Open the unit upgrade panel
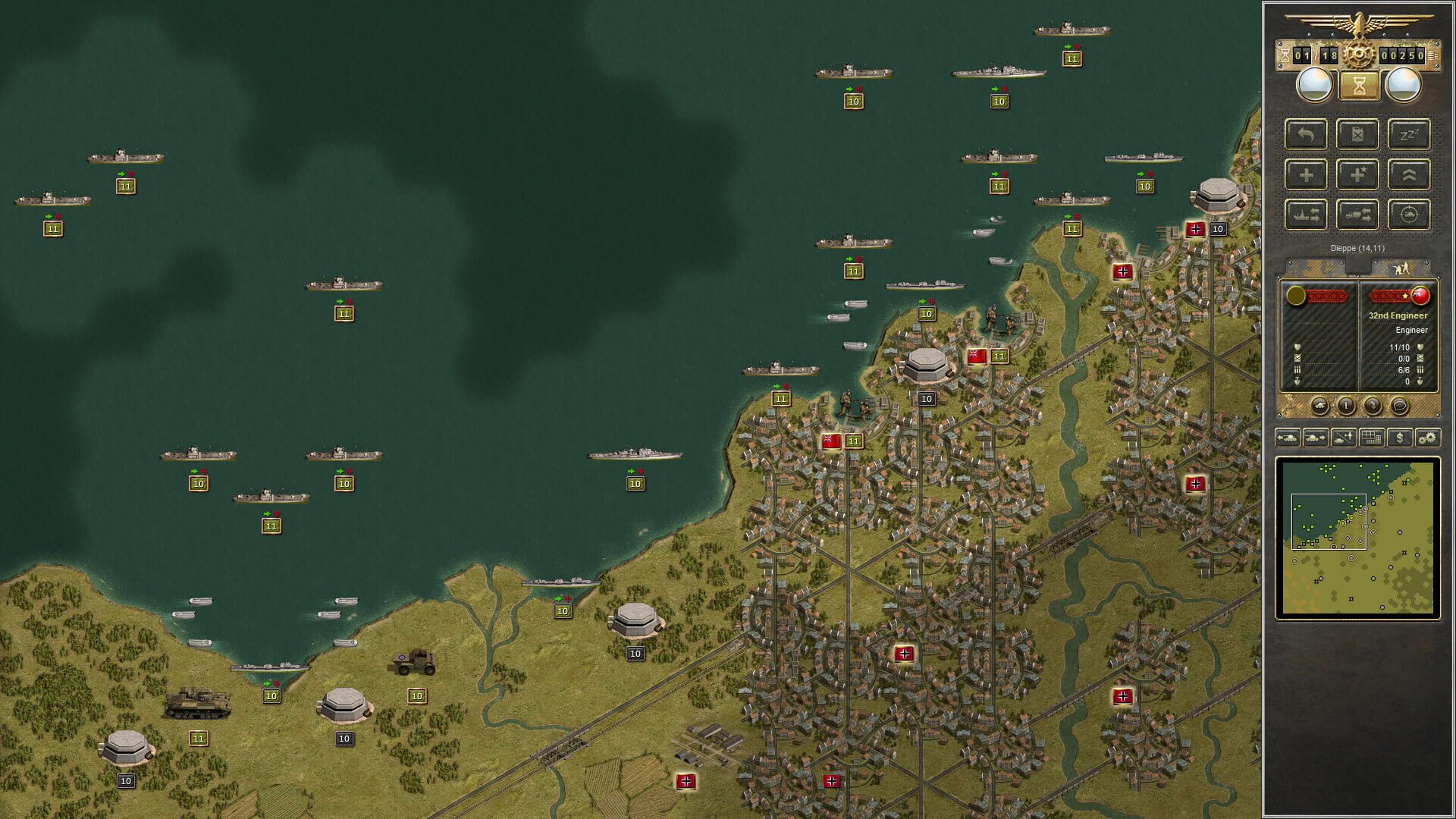The width and height of the screenshot is (1456, 819). (1408, 174)
